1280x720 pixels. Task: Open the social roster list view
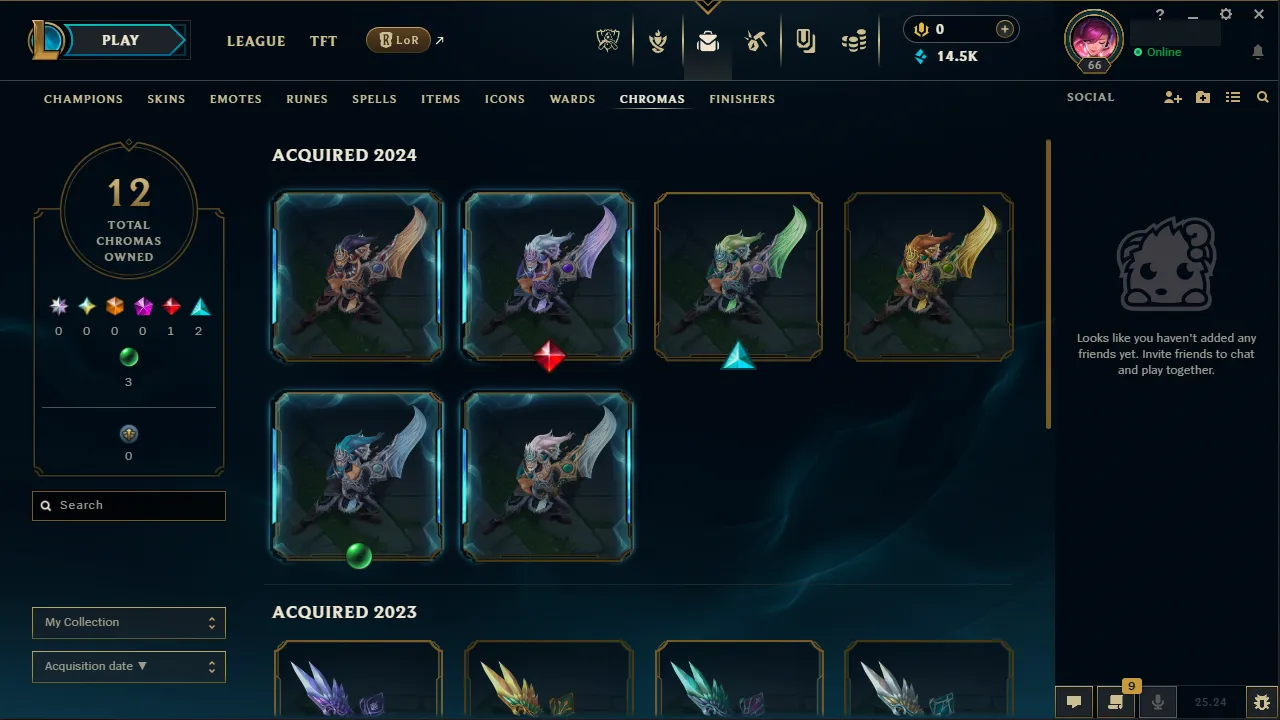(x=1233, y=97)
